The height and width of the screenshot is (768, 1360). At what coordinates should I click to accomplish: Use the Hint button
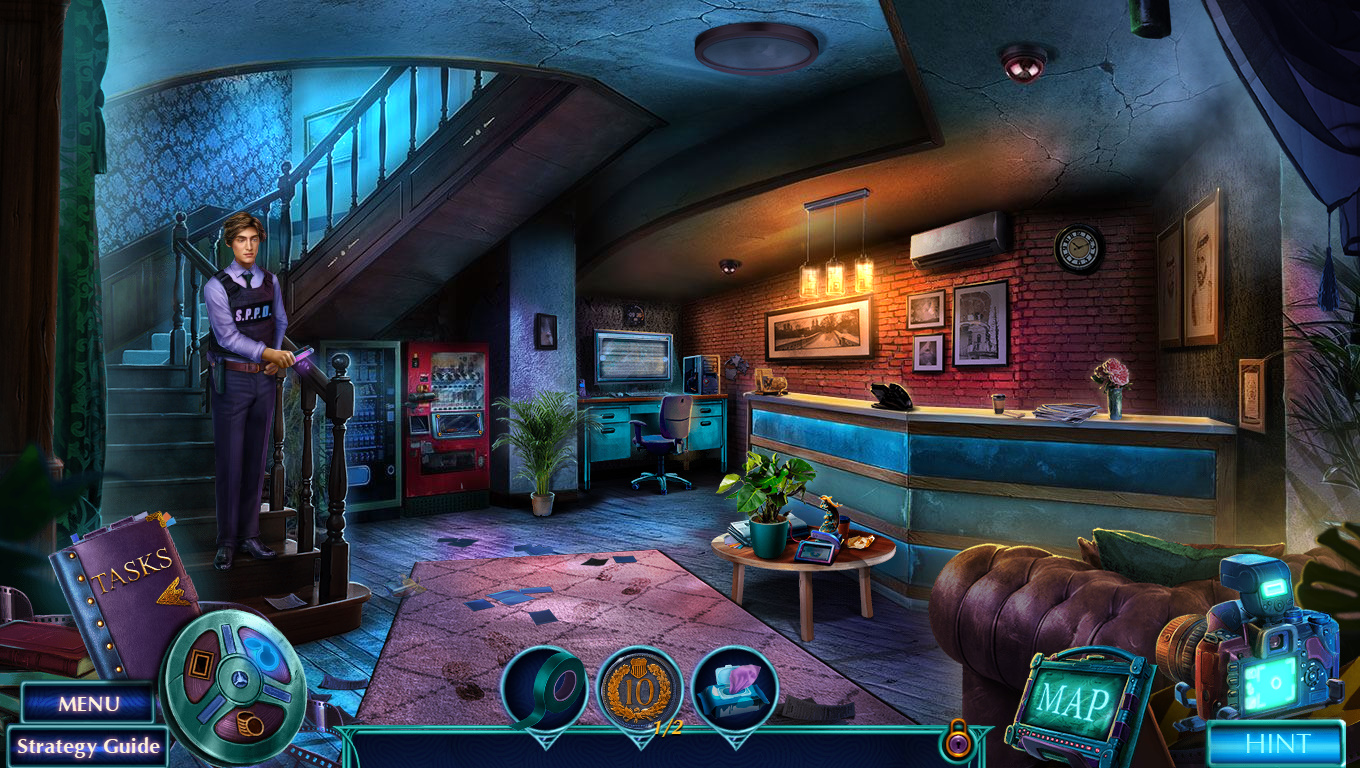click(x=1276, y=743)
